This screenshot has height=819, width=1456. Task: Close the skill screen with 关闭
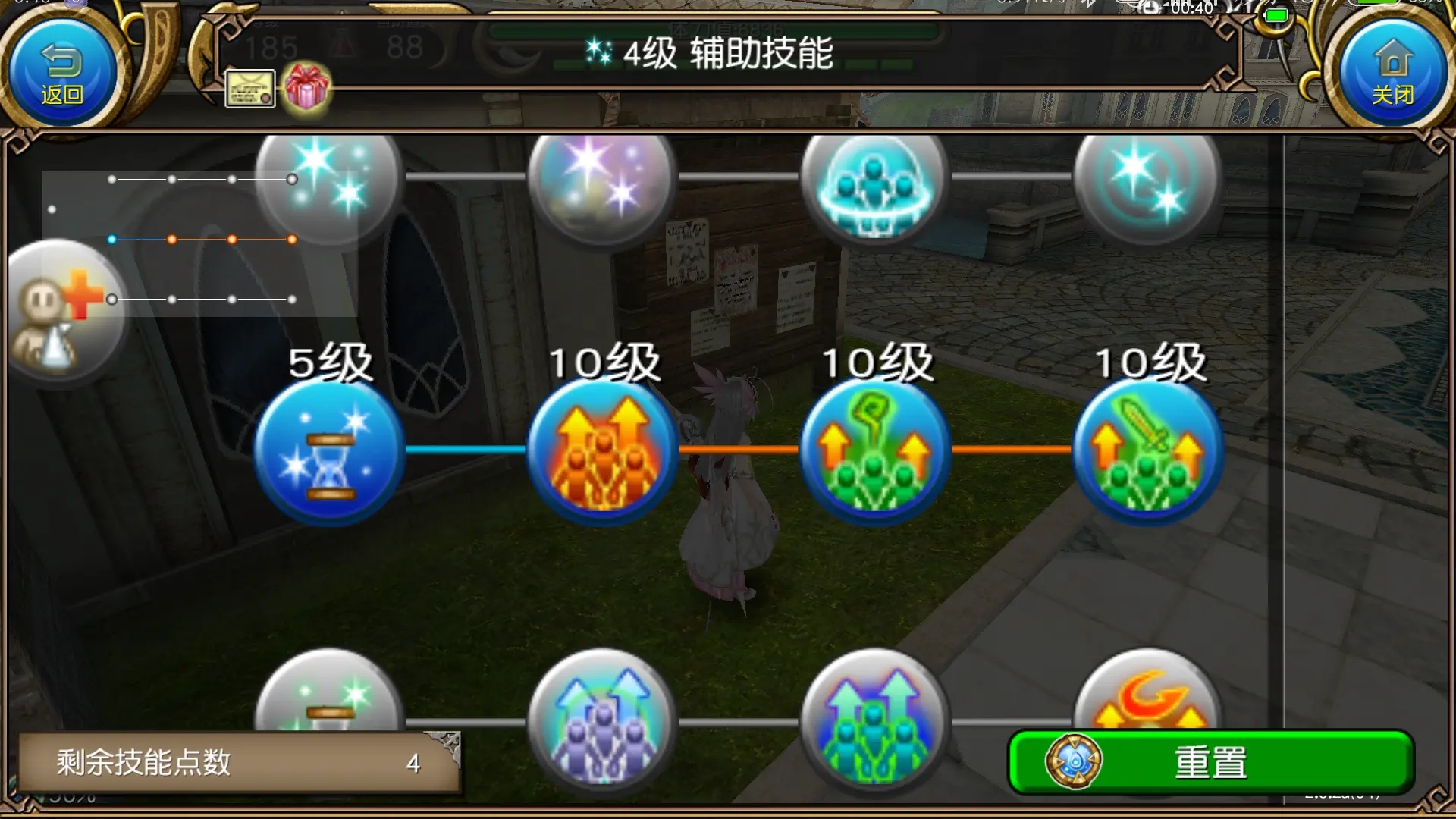[1393, 72]
